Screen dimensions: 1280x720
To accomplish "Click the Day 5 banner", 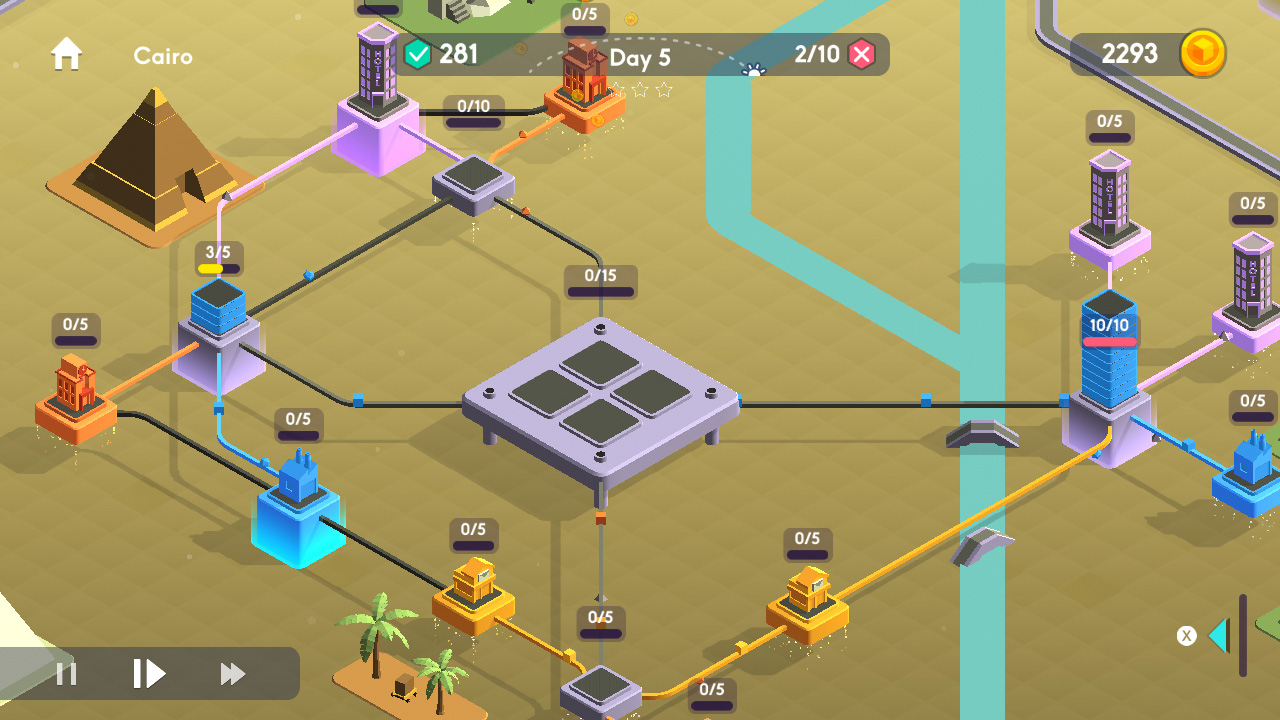I will (640, 57).
